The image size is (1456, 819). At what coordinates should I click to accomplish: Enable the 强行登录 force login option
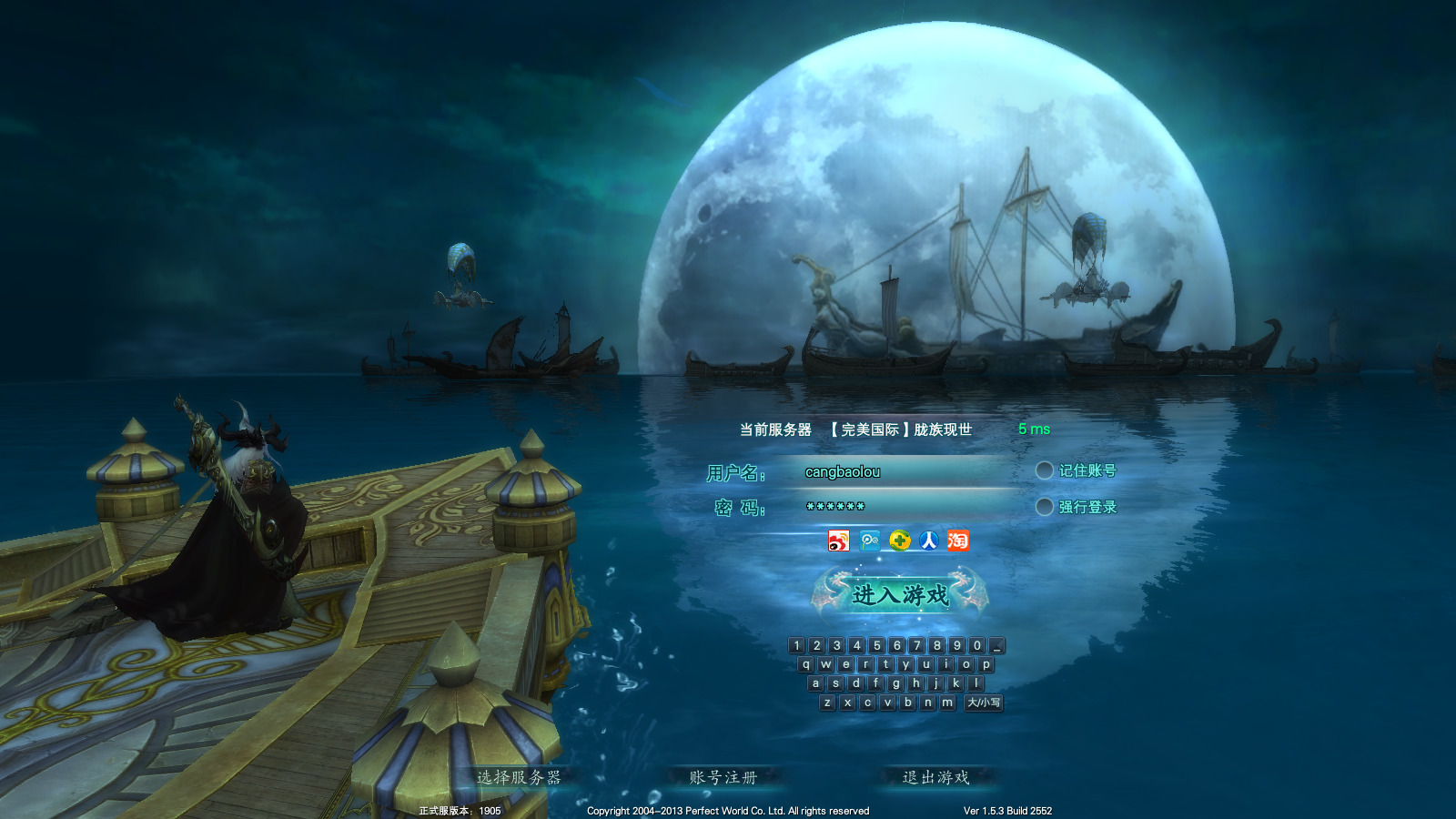1045,507
